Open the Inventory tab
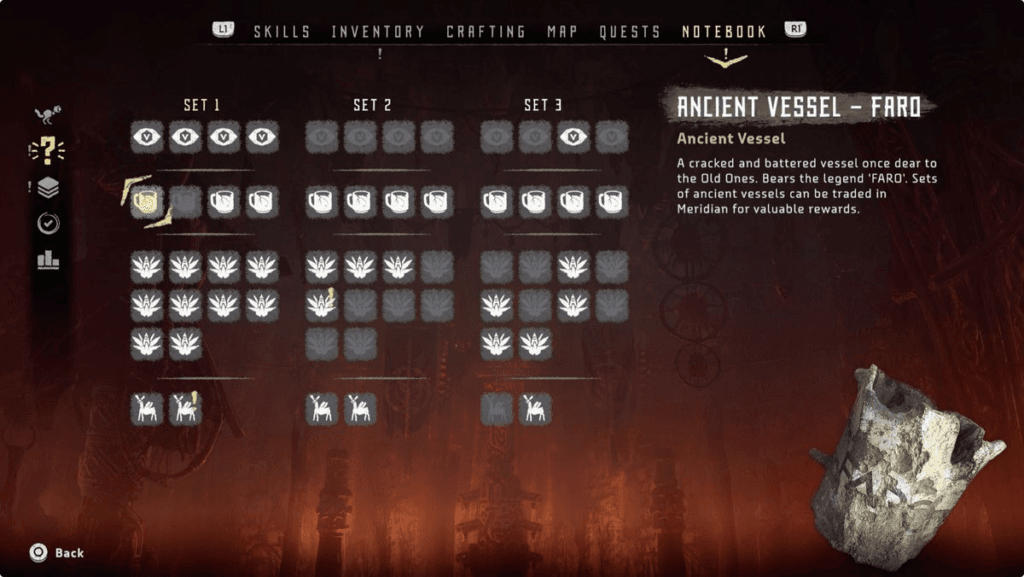Image resolution: width=1024 pixels, height=577 pixels. 378,32
